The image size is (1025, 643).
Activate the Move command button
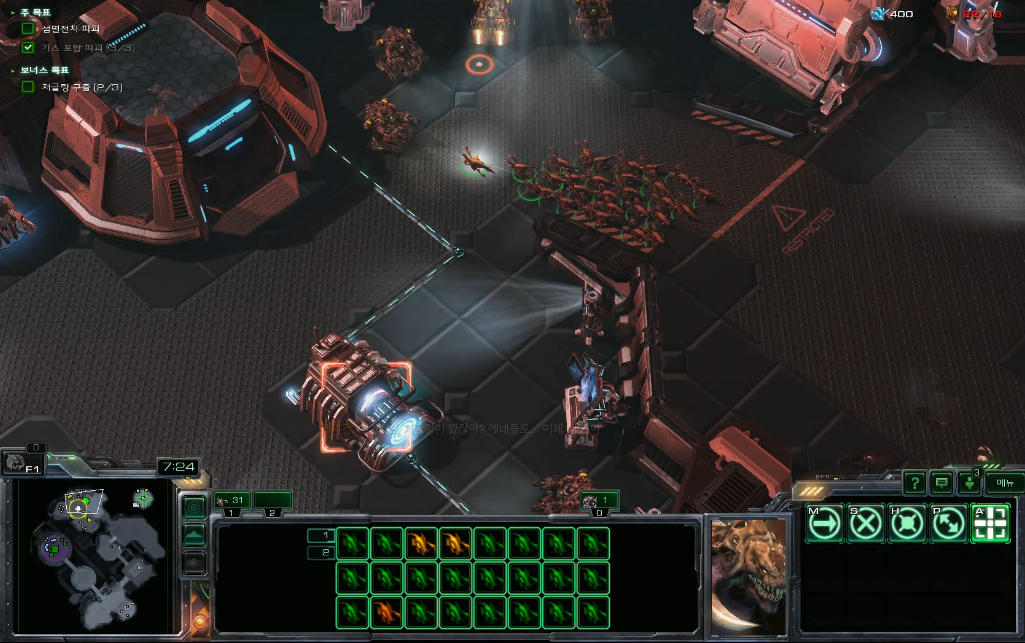[824, 523]
